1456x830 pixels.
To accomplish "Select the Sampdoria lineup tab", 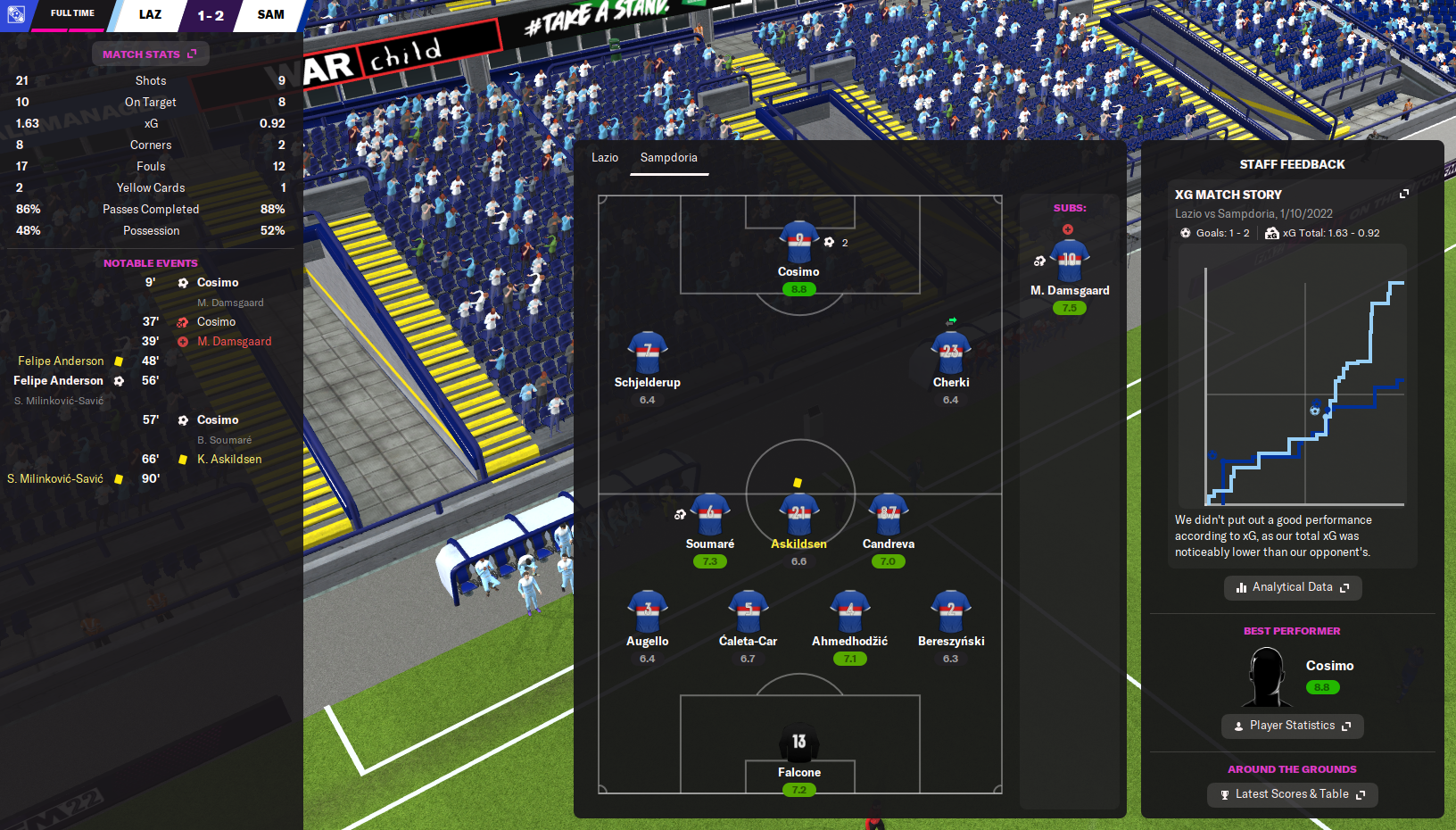I will [668, 158].
